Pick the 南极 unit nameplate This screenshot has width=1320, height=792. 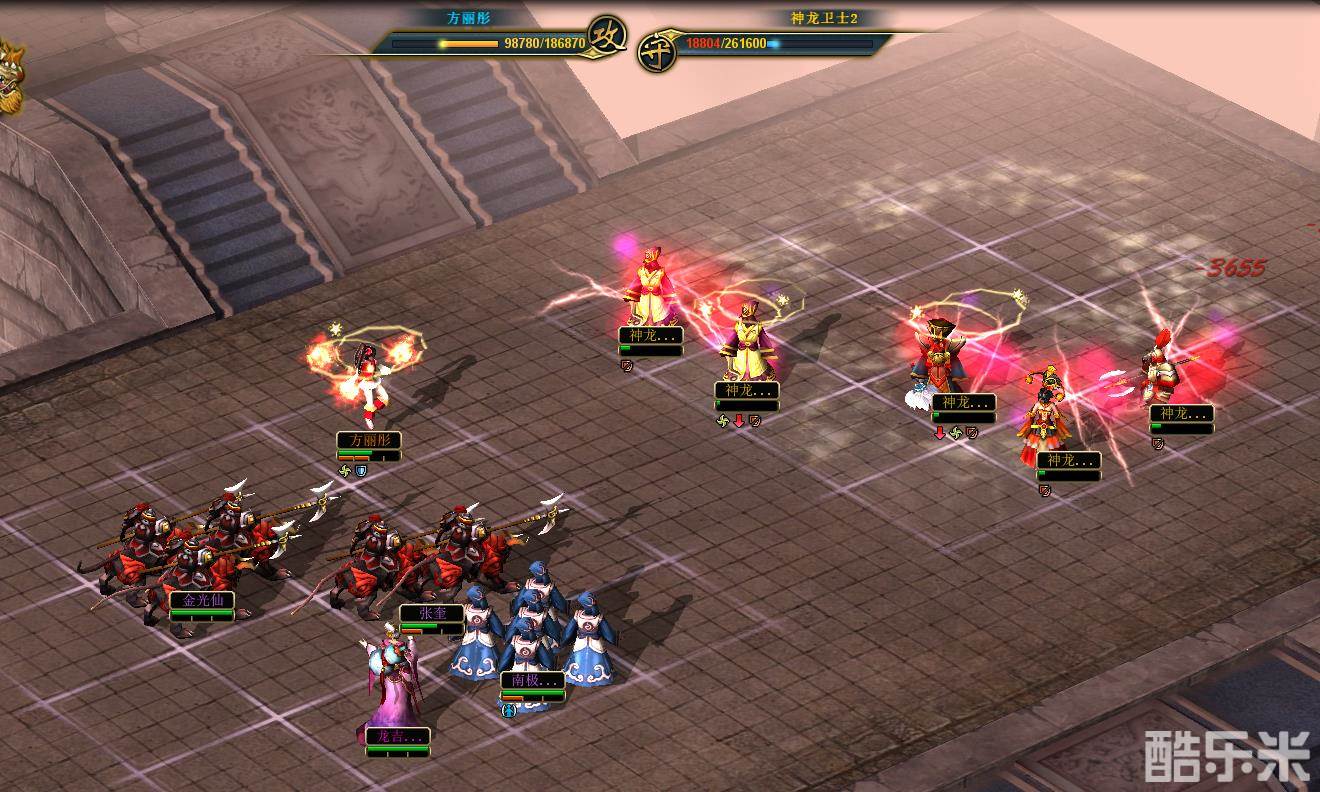532,680
